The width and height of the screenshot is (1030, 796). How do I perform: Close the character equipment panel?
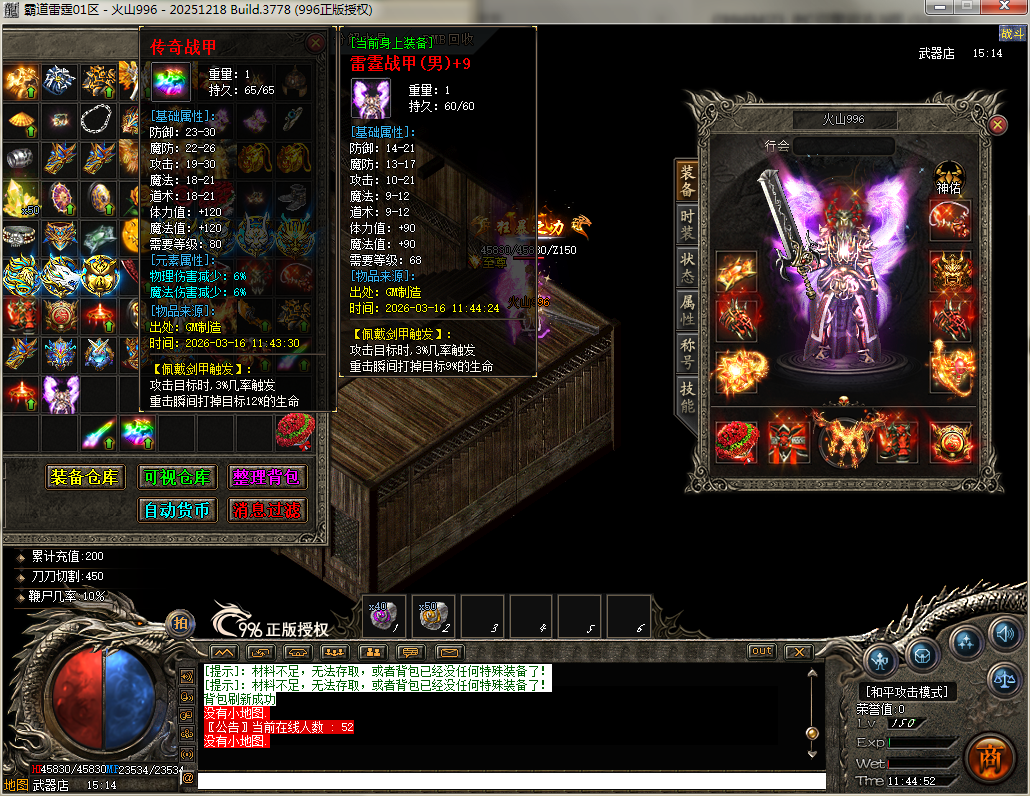tap(998, 124)
